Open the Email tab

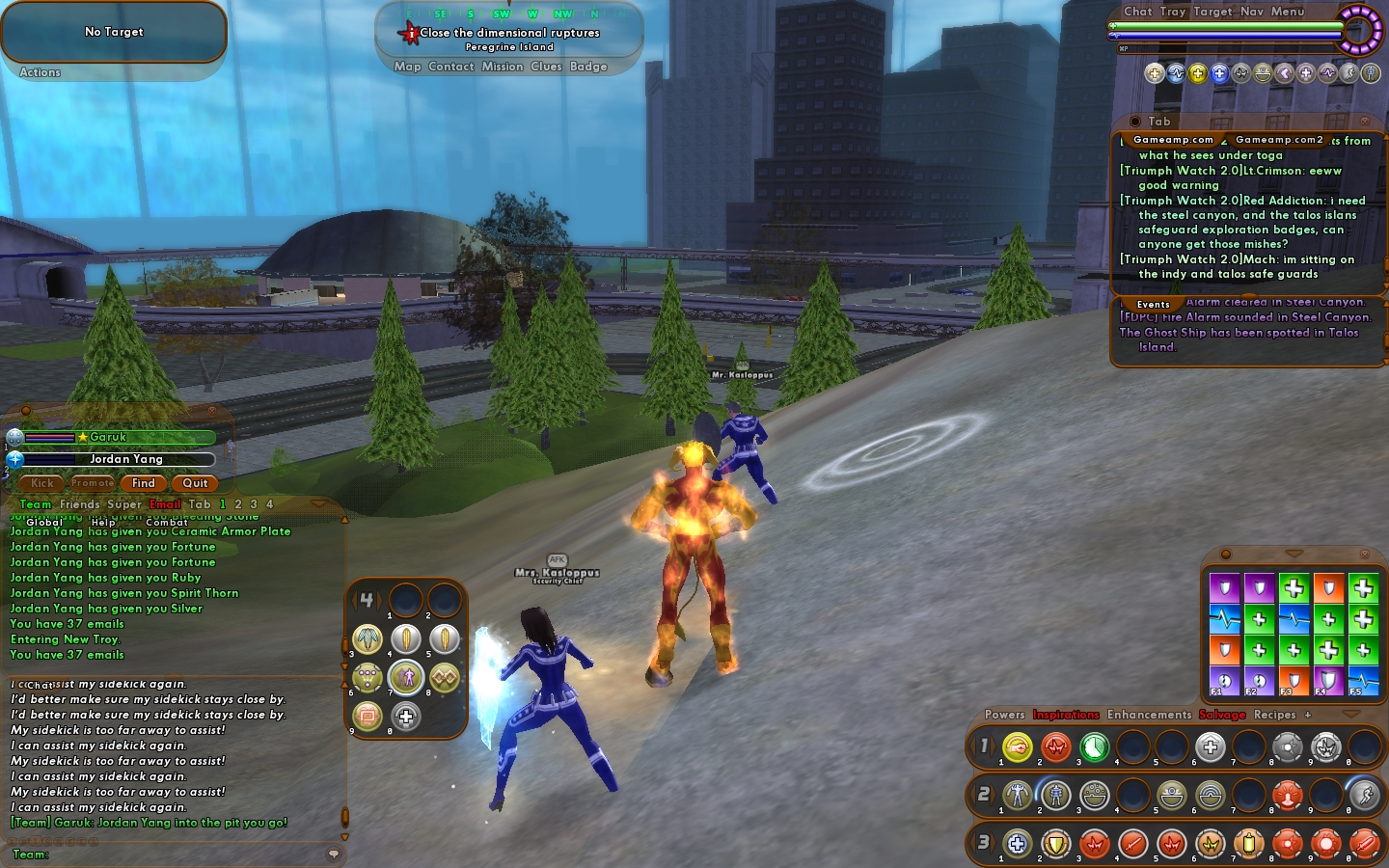(x=165, y=504)
